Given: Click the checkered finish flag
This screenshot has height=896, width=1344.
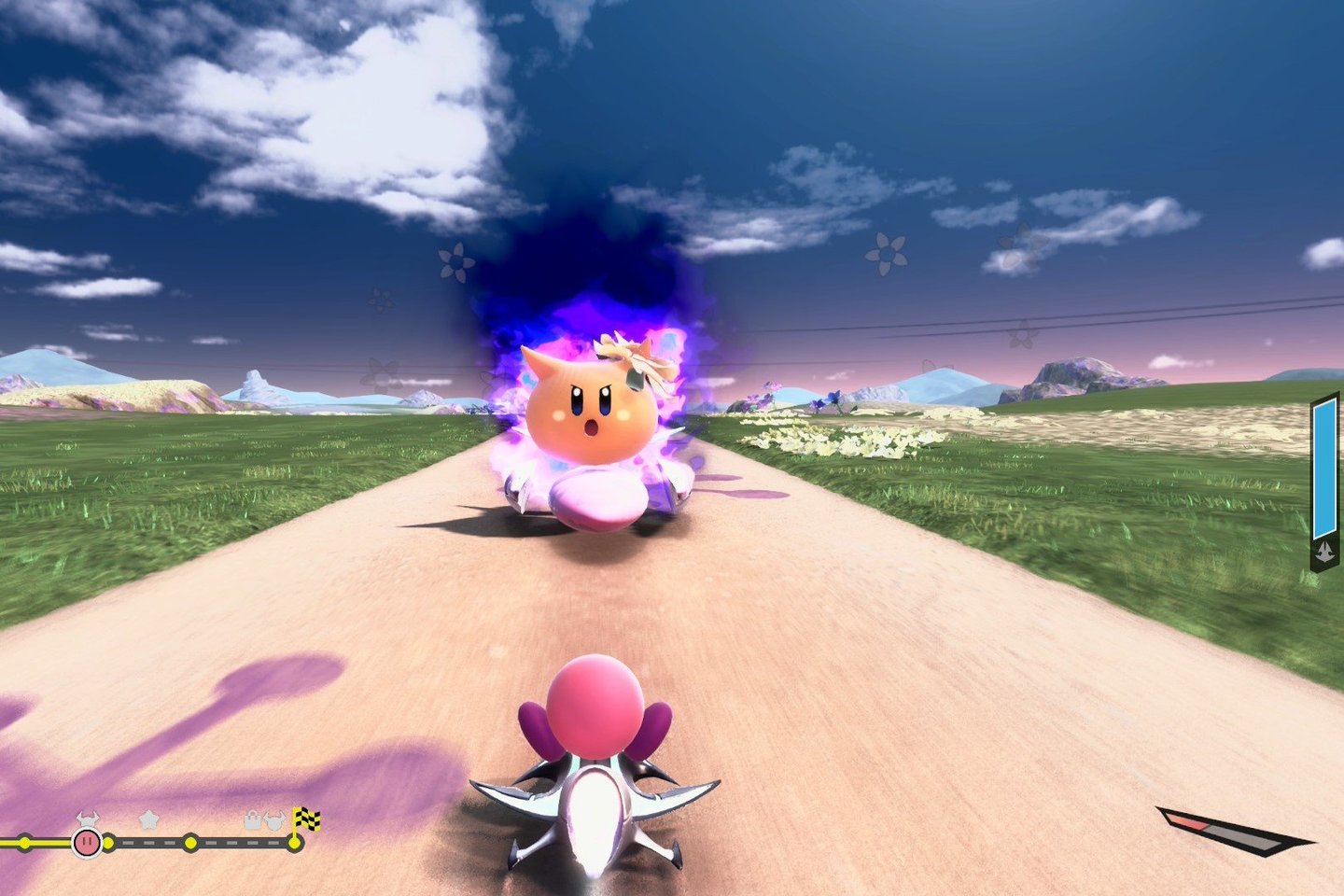Looking at the screenshot, I should click(x=307, y=820).
